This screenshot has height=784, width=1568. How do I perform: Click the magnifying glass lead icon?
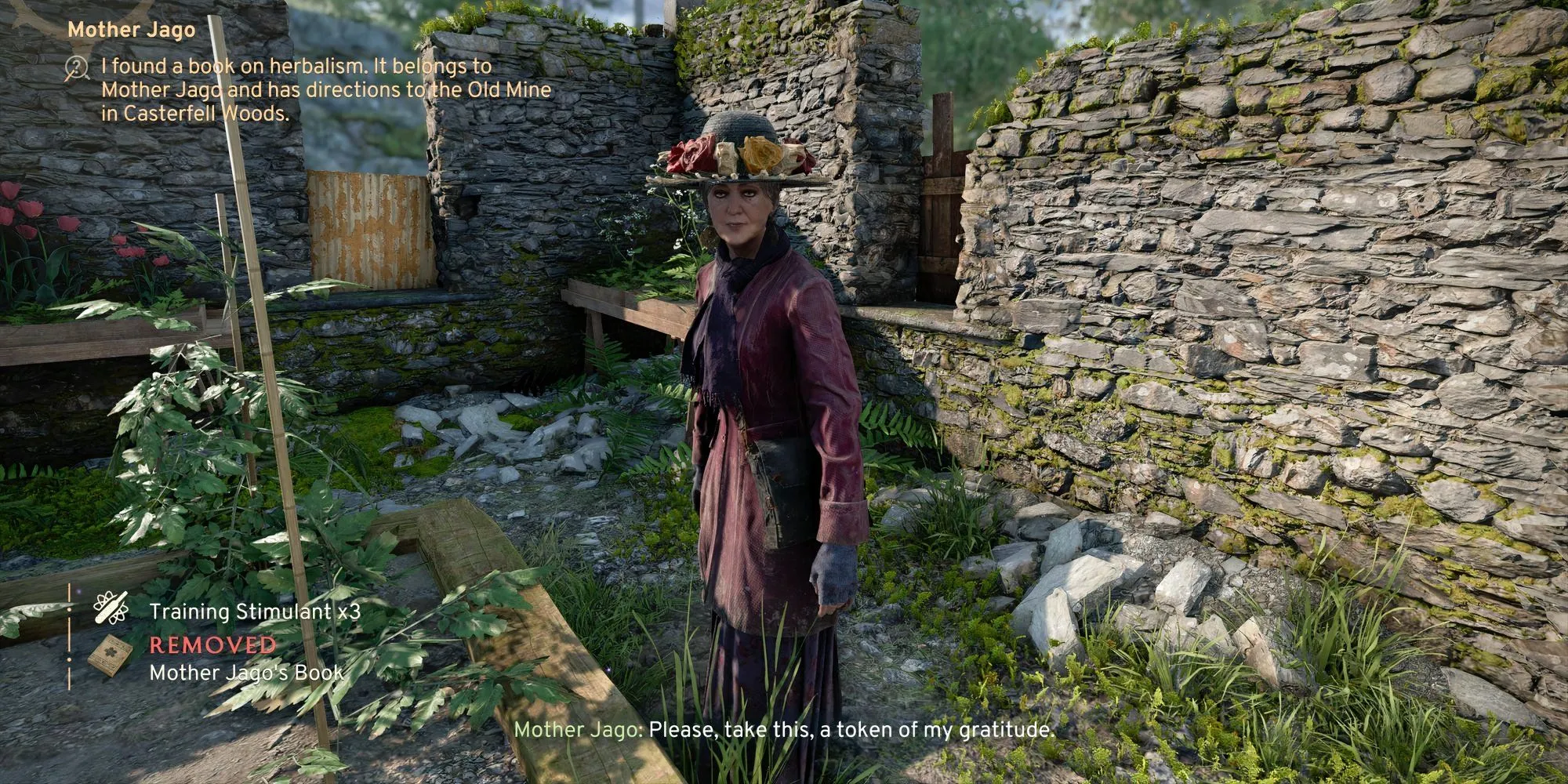tap(78, 69)
